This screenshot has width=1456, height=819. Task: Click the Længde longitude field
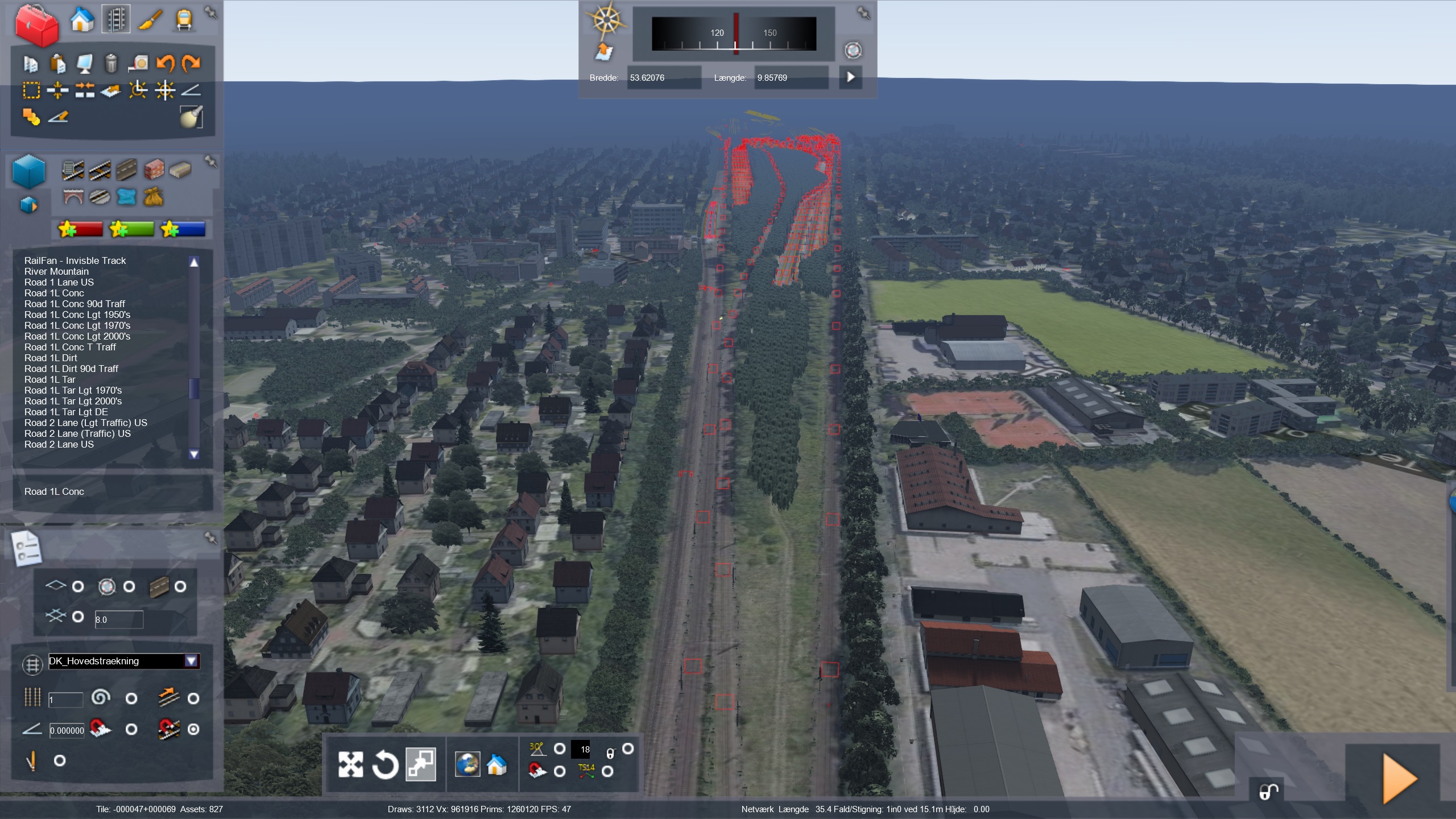pyautogui.click(x=791, y=78)
